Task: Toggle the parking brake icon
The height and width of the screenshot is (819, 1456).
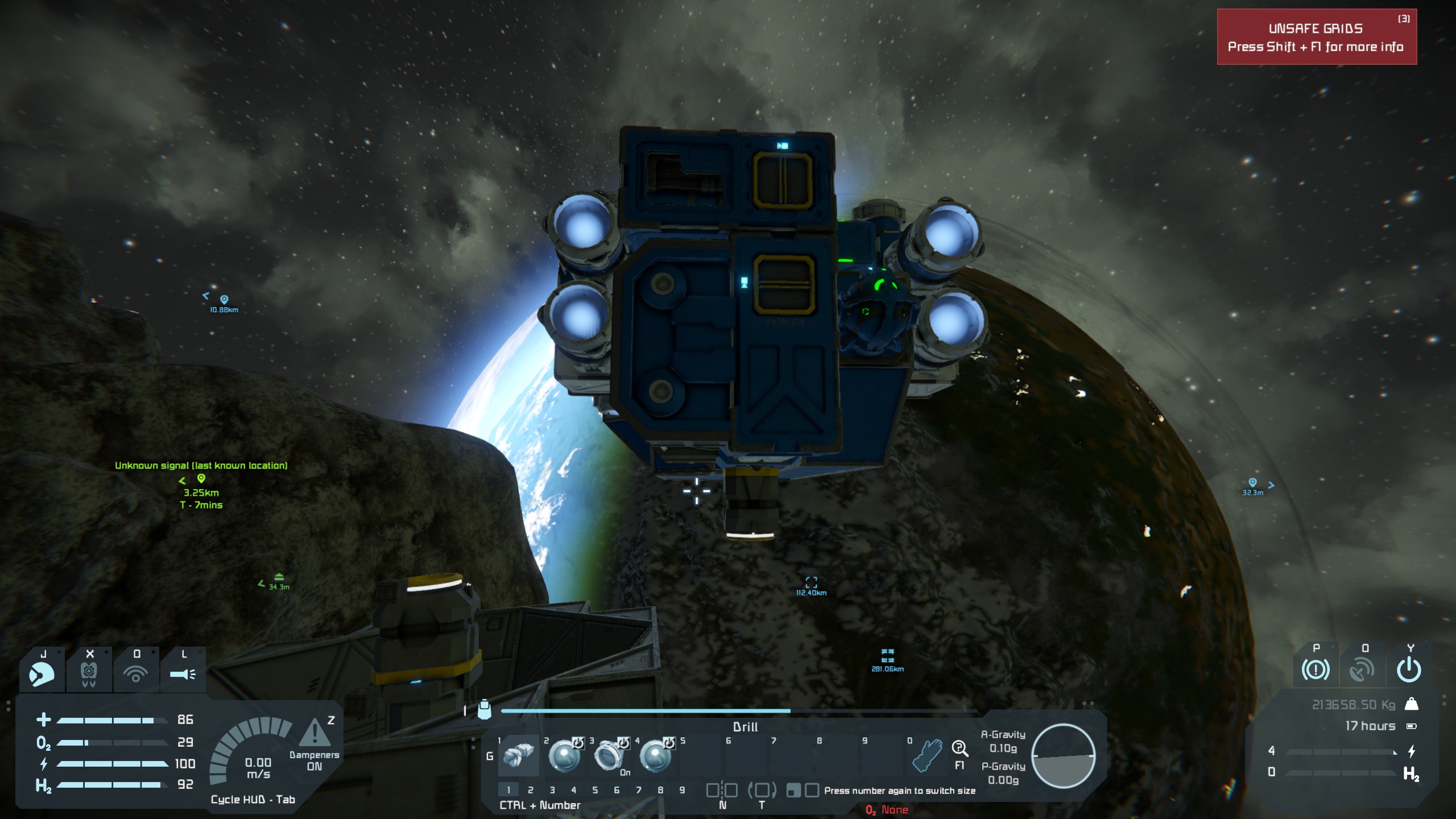Action: [x=1316, y=670]
